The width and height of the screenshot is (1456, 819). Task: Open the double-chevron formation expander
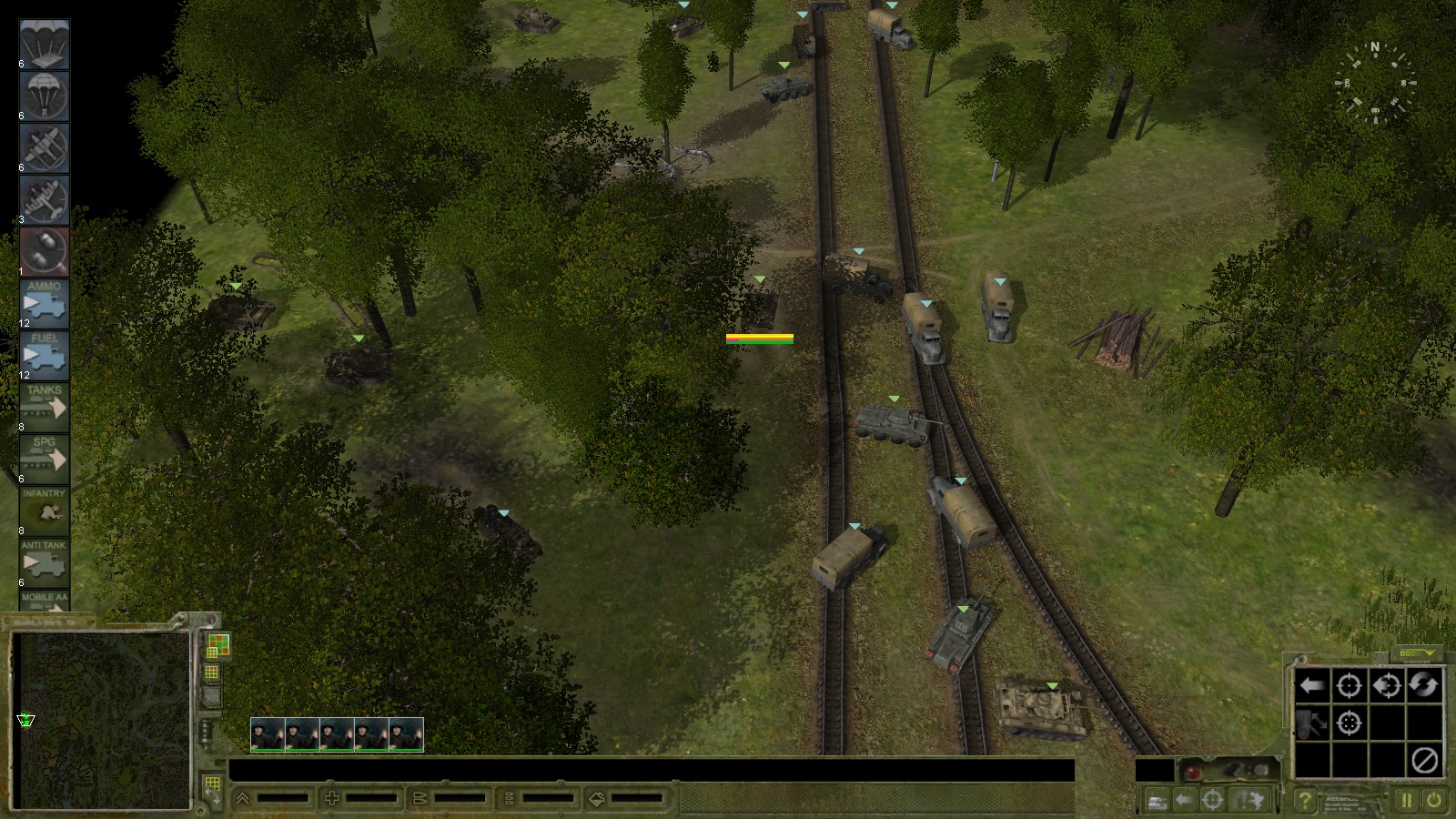click(241, 796)
